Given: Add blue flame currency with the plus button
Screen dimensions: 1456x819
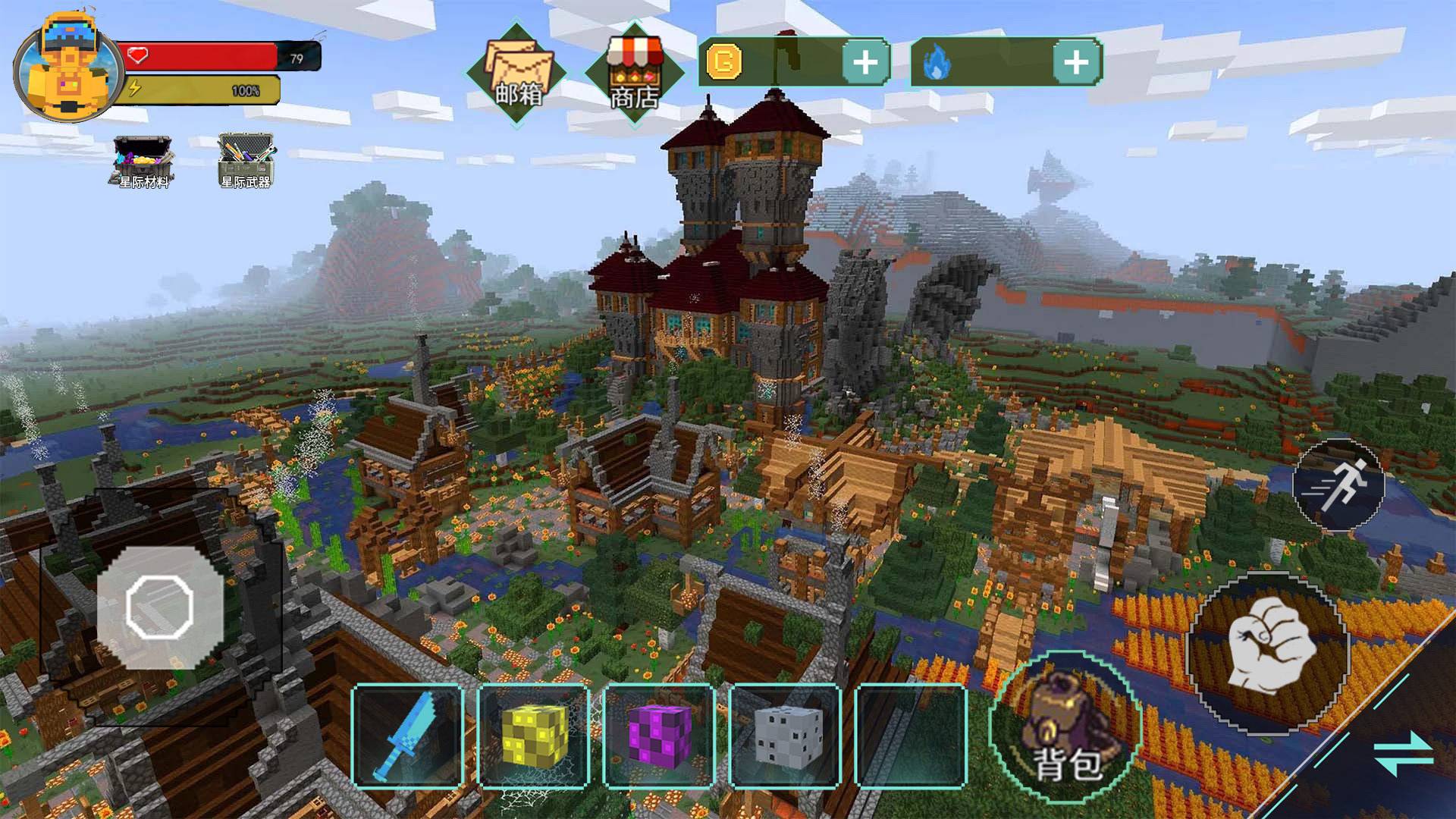Looking at the screenshot, I should coord(1076,62).
